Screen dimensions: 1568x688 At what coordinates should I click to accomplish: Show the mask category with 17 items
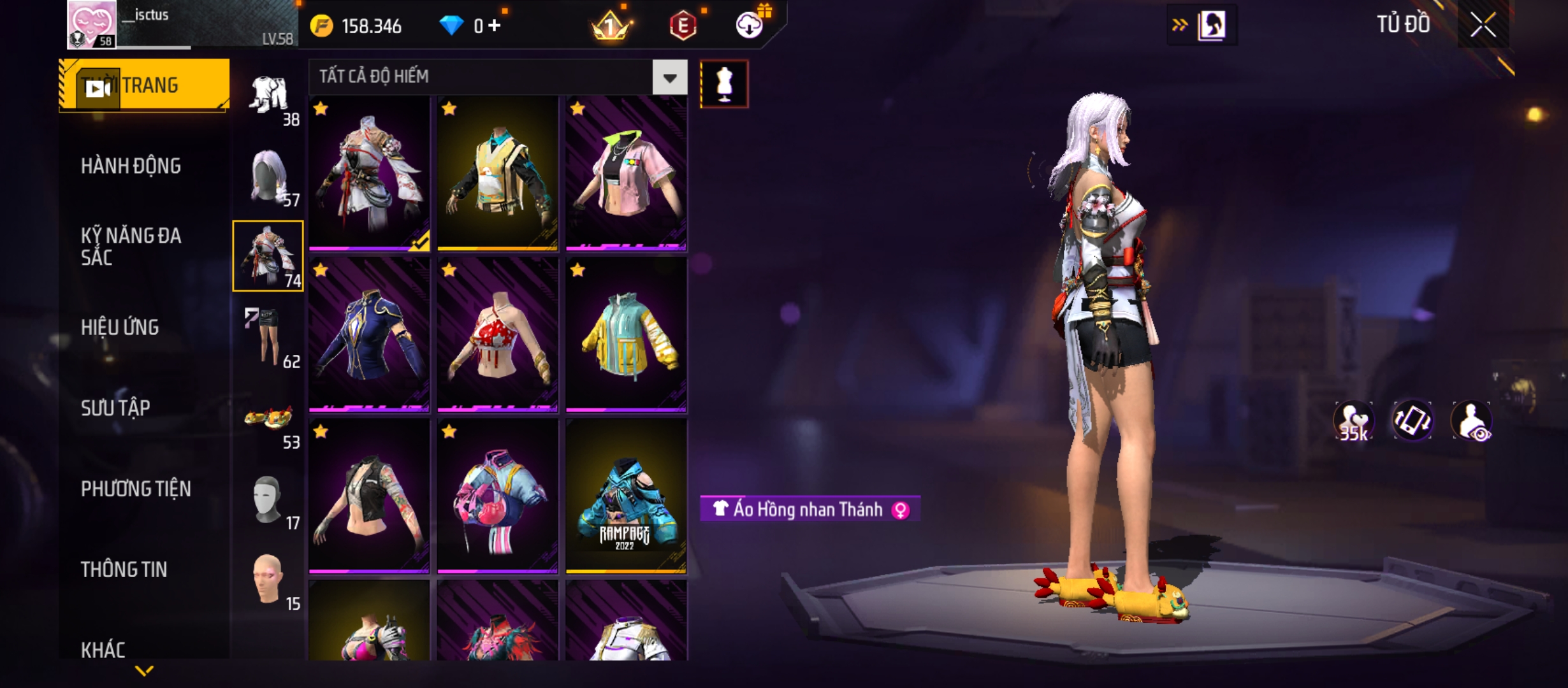point(268,502)
